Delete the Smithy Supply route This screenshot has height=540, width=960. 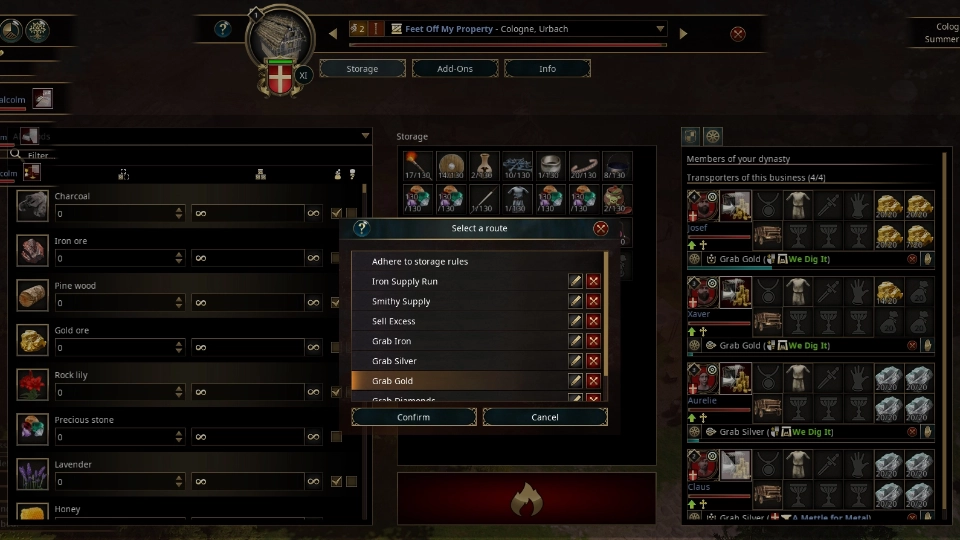pos(593,301)
